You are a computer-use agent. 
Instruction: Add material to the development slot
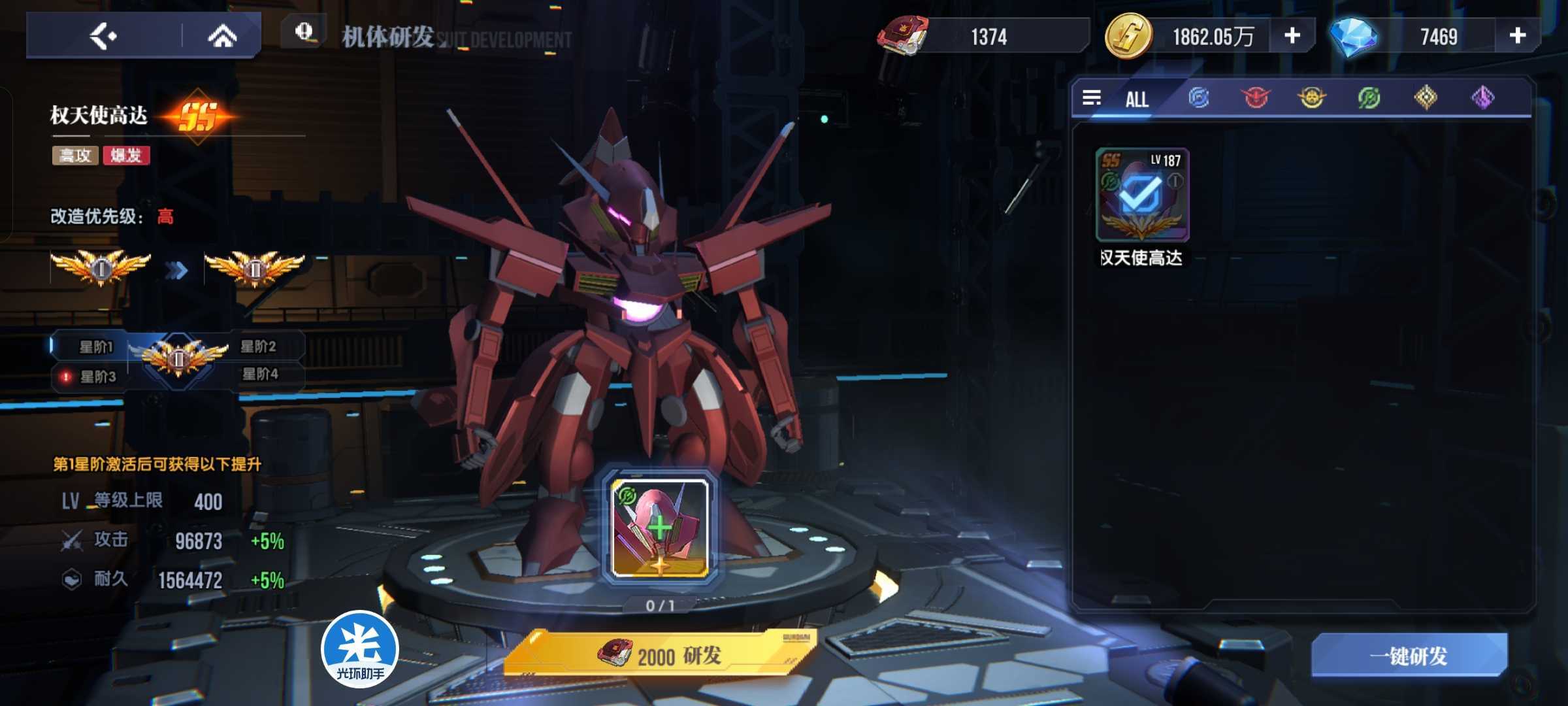(x=660, y=528)
